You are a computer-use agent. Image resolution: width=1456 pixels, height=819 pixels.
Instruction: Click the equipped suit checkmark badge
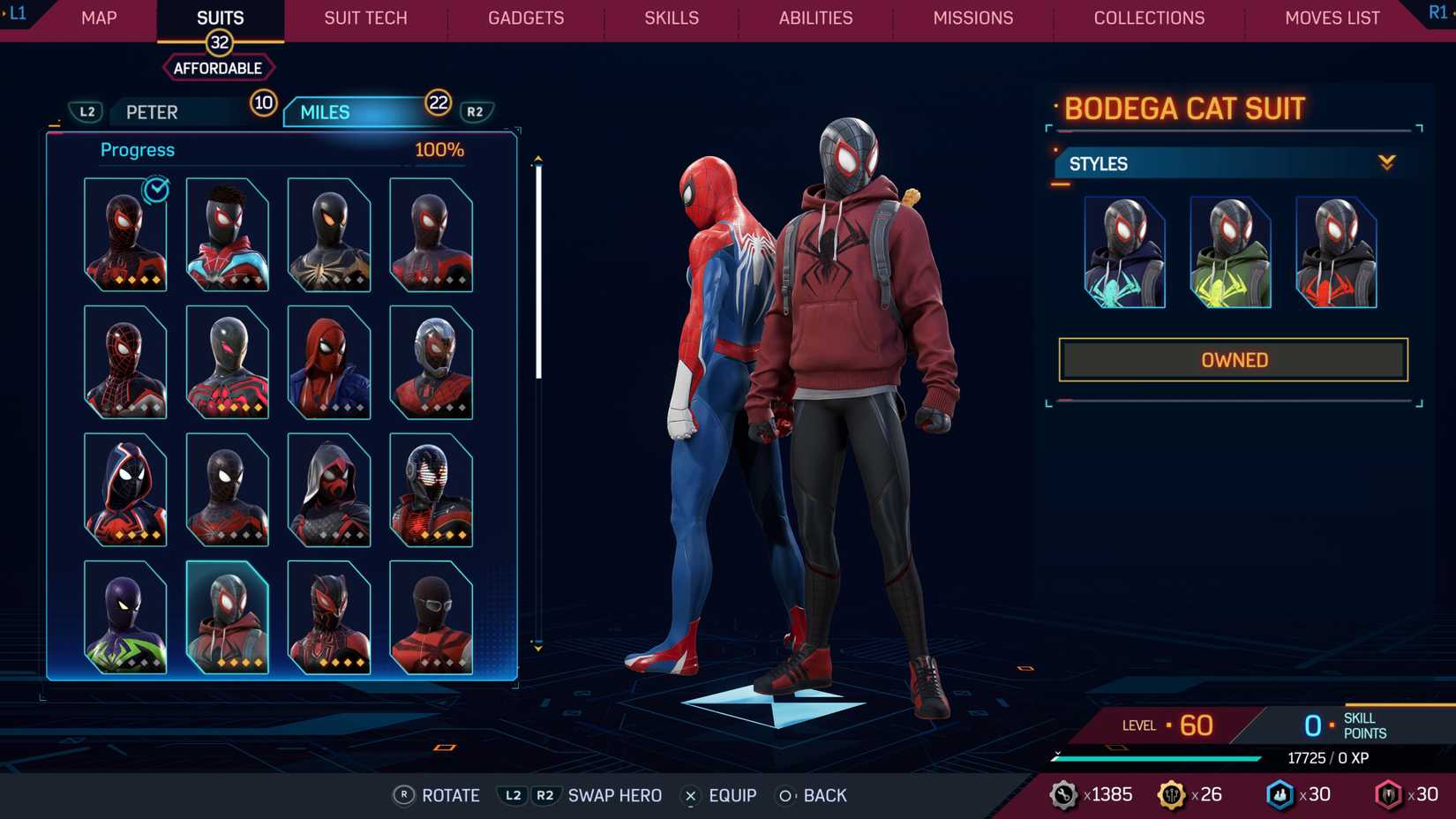tap(154, 190)
